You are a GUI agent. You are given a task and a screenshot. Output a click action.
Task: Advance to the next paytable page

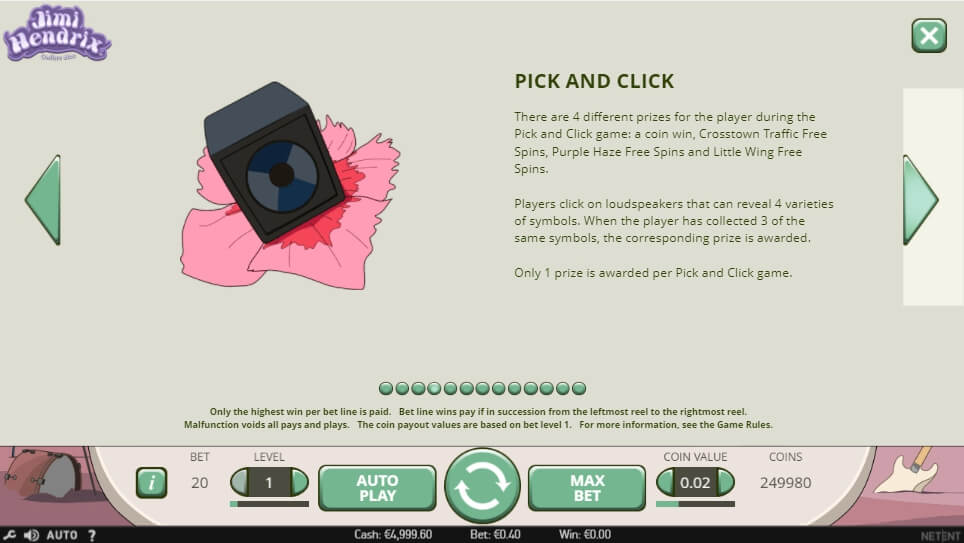(x=919, y=199)
